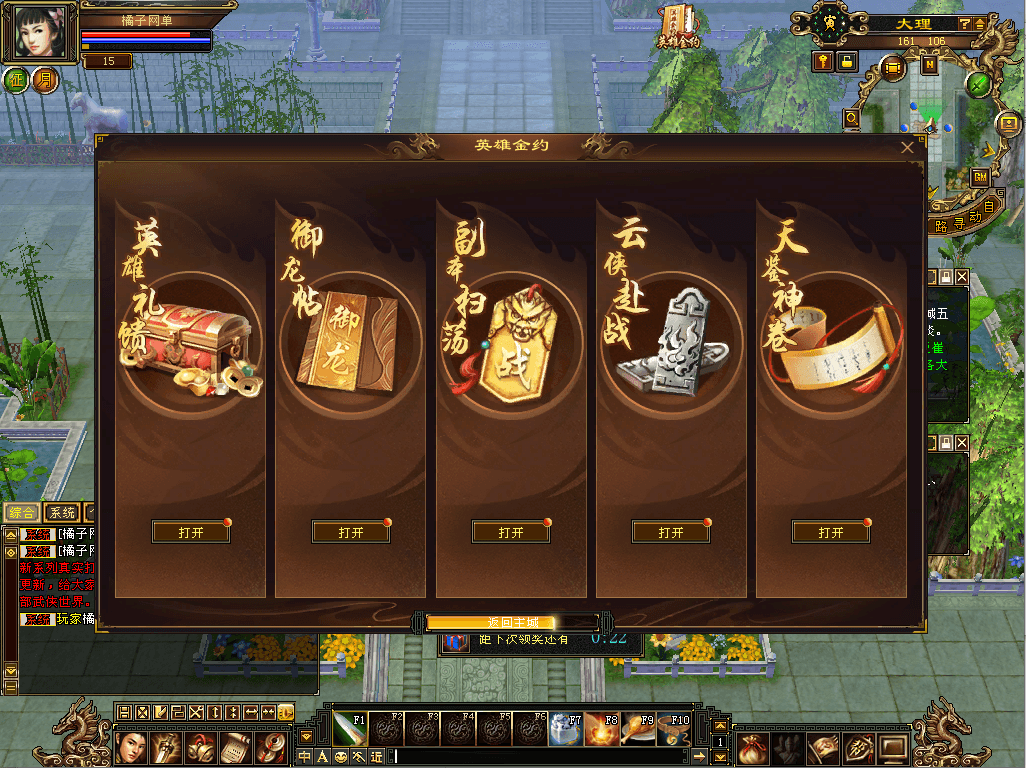Open the 天鉴神卷 scroll panel

pyautogui.click(x=831, y=532)
